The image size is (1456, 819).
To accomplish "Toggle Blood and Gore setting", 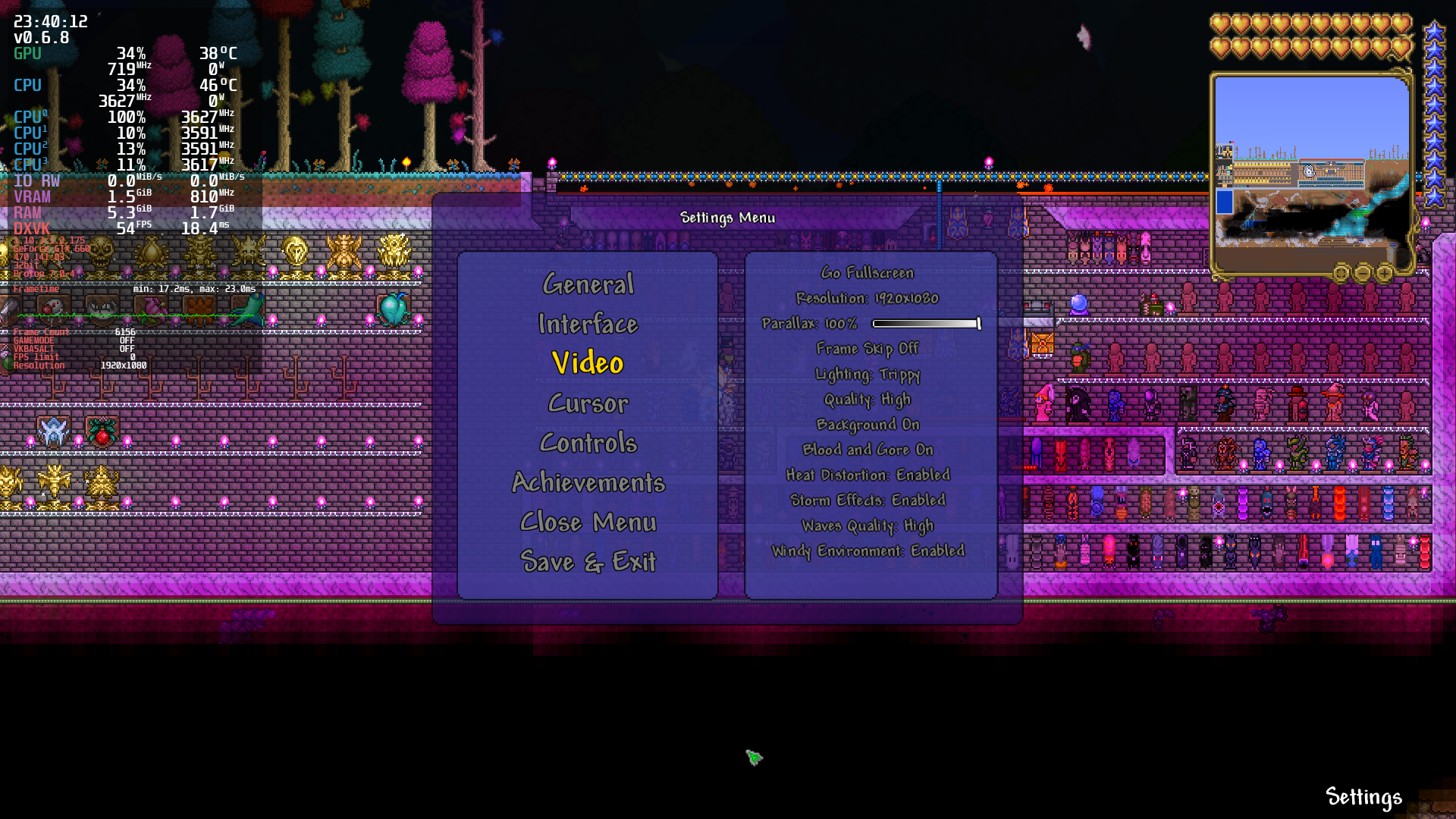I will click(x=867, y=450).
